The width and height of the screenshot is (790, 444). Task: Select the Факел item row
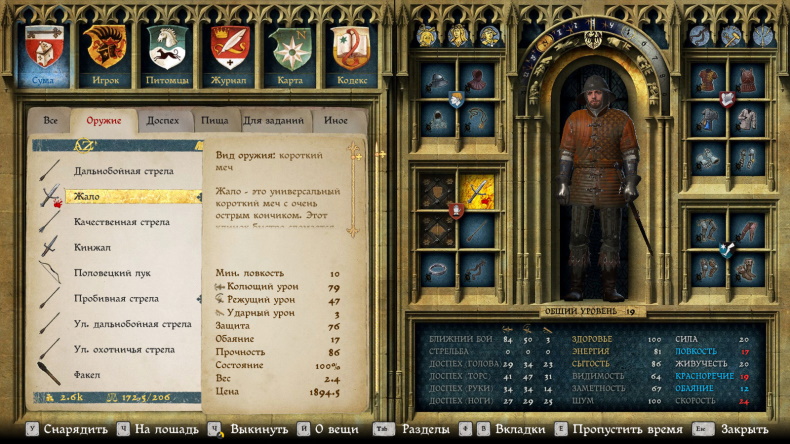[x=89, y=374]
